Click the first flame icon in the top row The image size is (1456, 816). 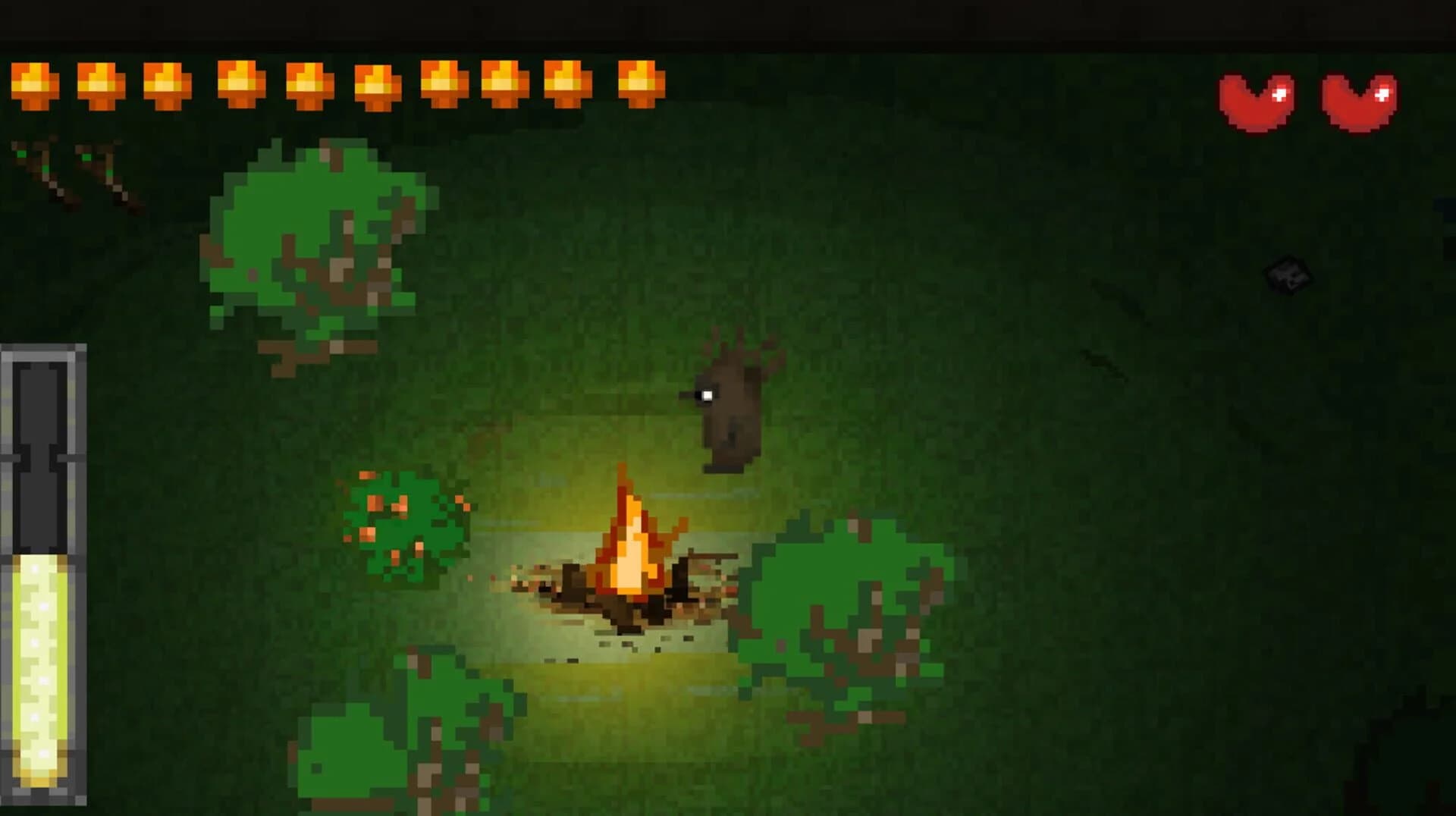pyautogui.click(x=34, y=85)
